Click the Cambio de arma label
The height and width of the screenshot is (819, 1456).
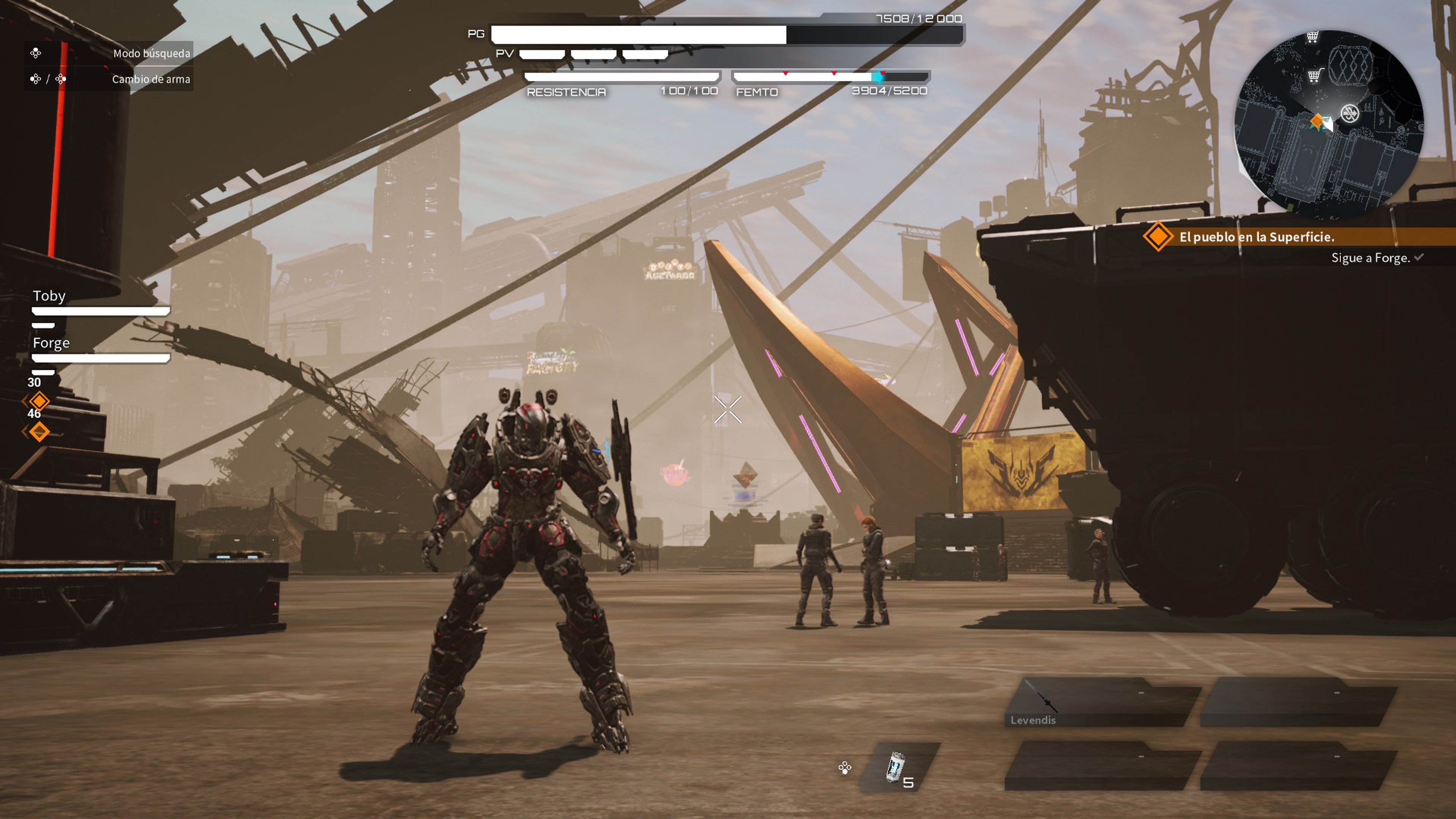(x=150, y=79)
